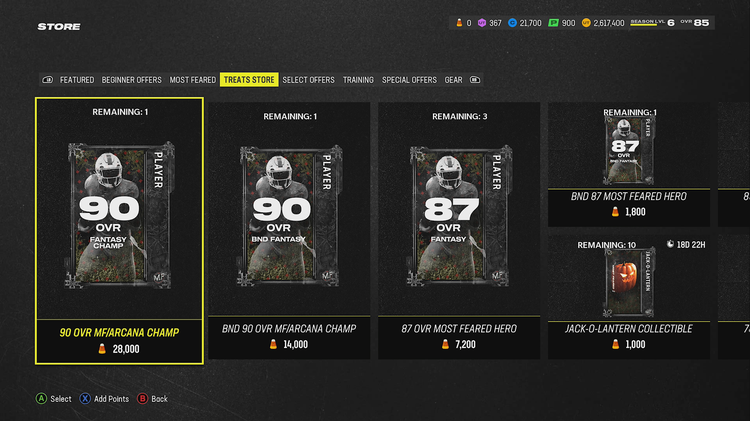This screenshot has width=750, height=421.
Task: Choose the BND 90 OVR MF/Arcana Champ offer
Action: coord(289,230)
